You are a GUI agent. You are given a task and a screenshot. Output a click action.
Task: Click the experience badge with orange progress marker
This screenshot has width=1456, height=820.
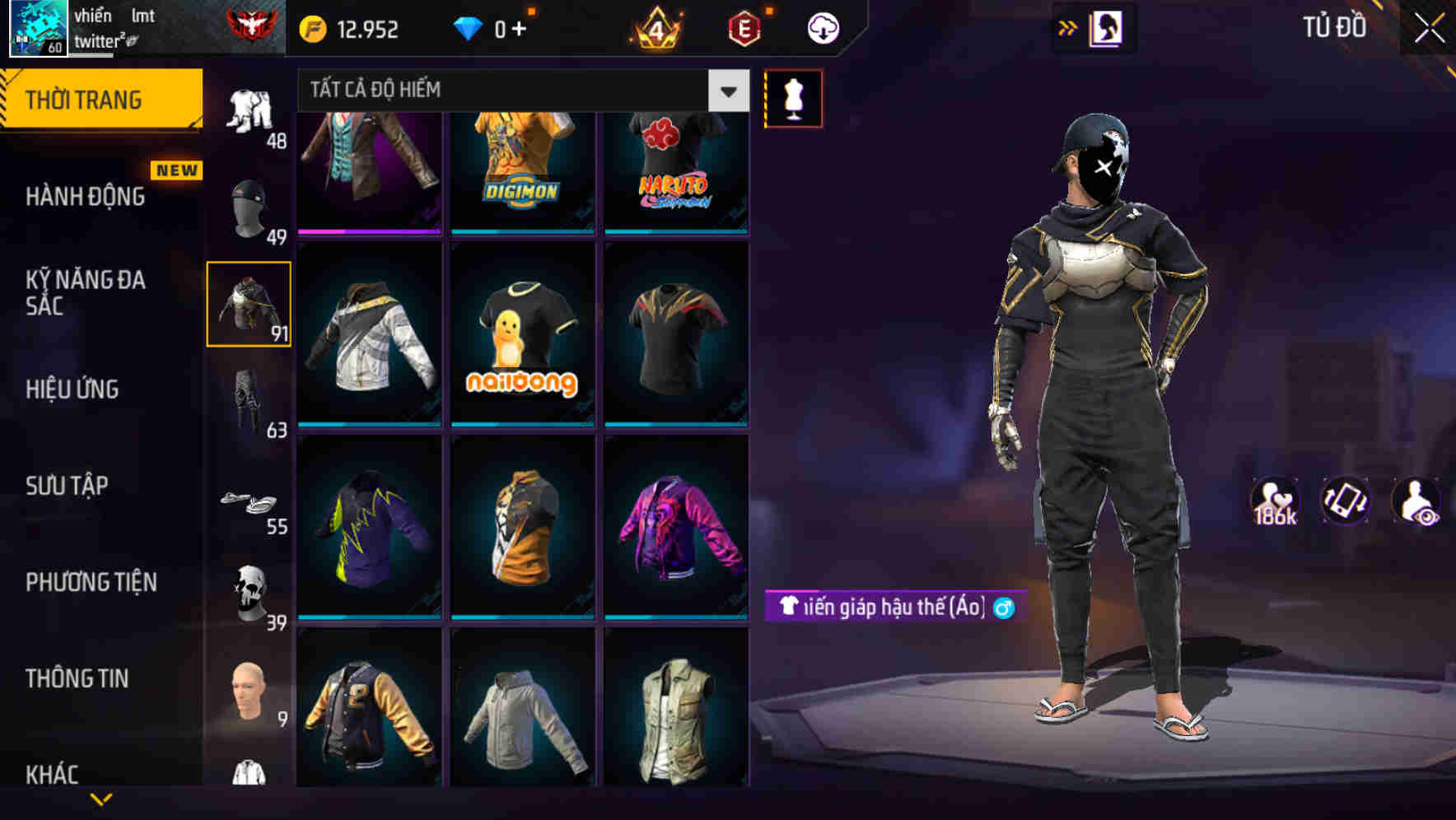point(740,27)
